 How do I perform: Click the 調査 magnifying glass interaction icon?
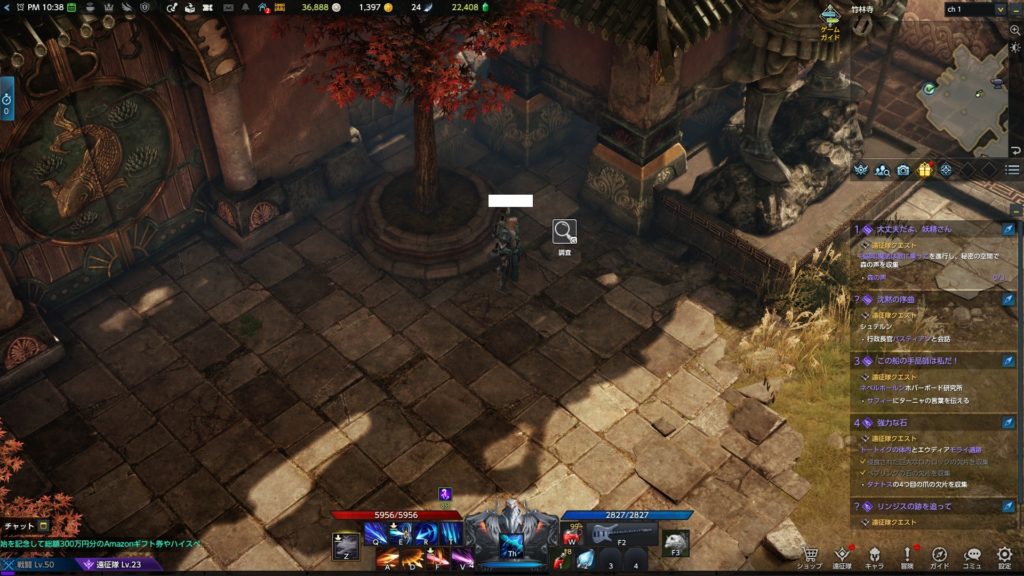tap(564, 232)
